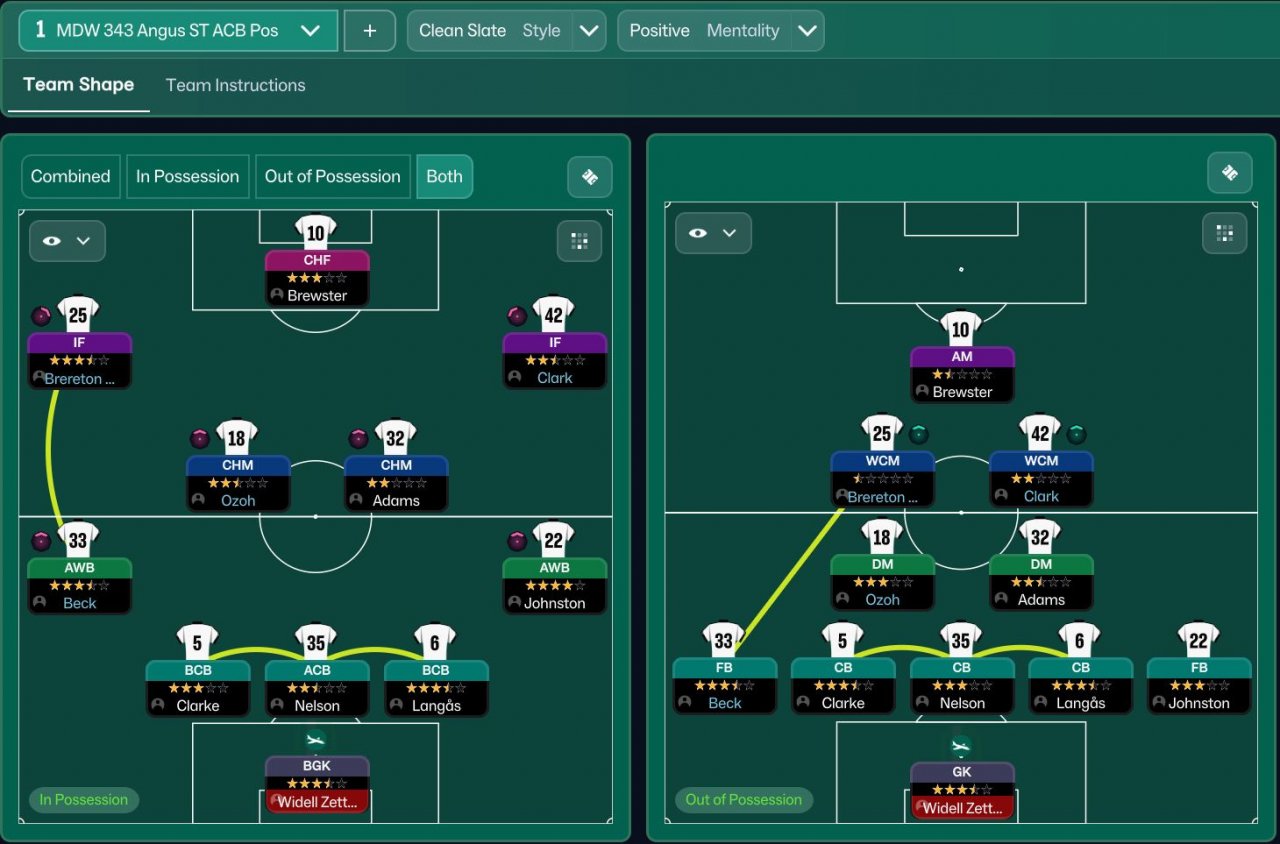Select Adams's DM card
The image size is (1280, 844).
tap(1041, 582)
